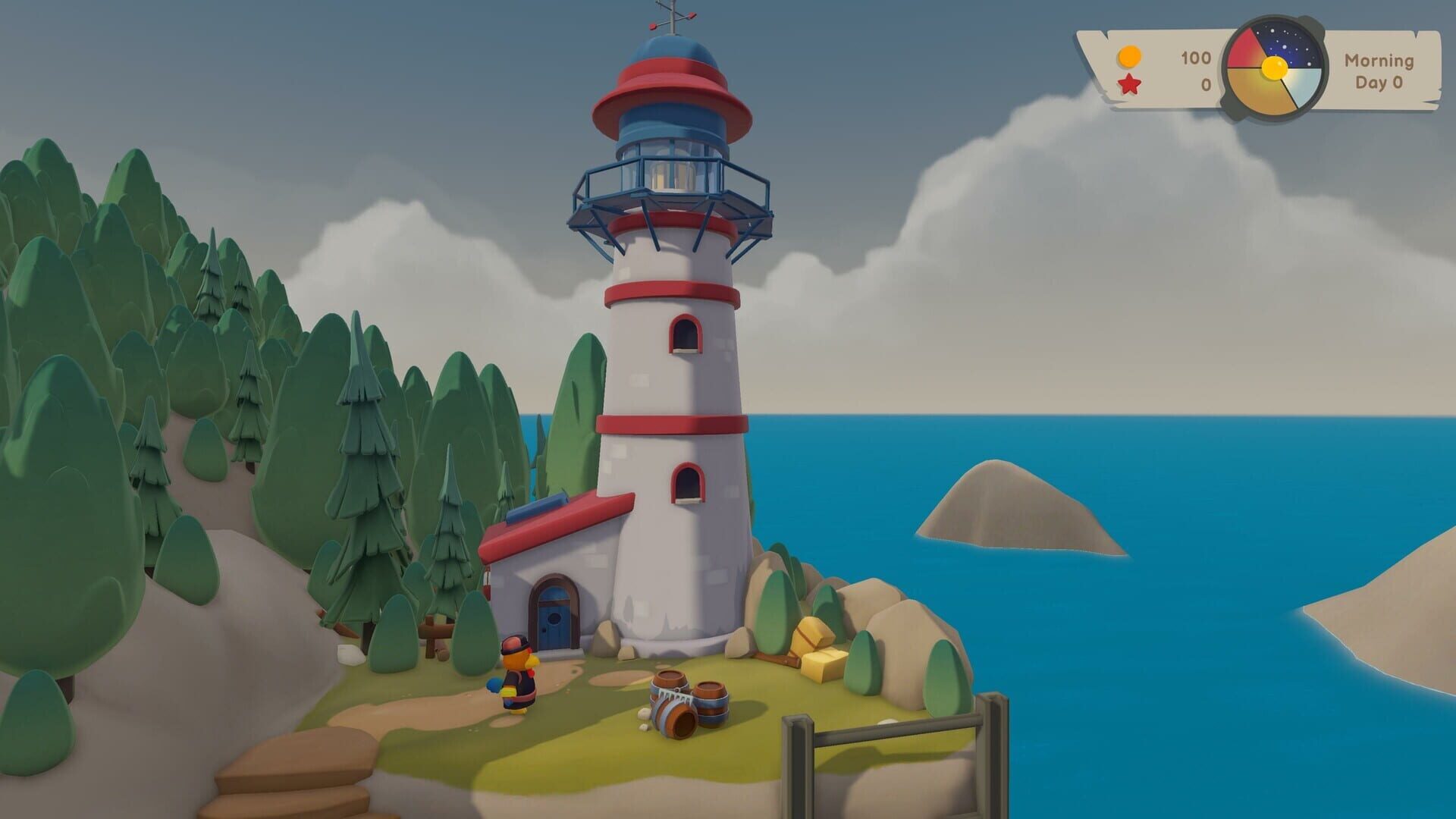1456x819 pixels.
Task: Select the red star score icon
Action: pyautogui.click(x=1129, y=85)
